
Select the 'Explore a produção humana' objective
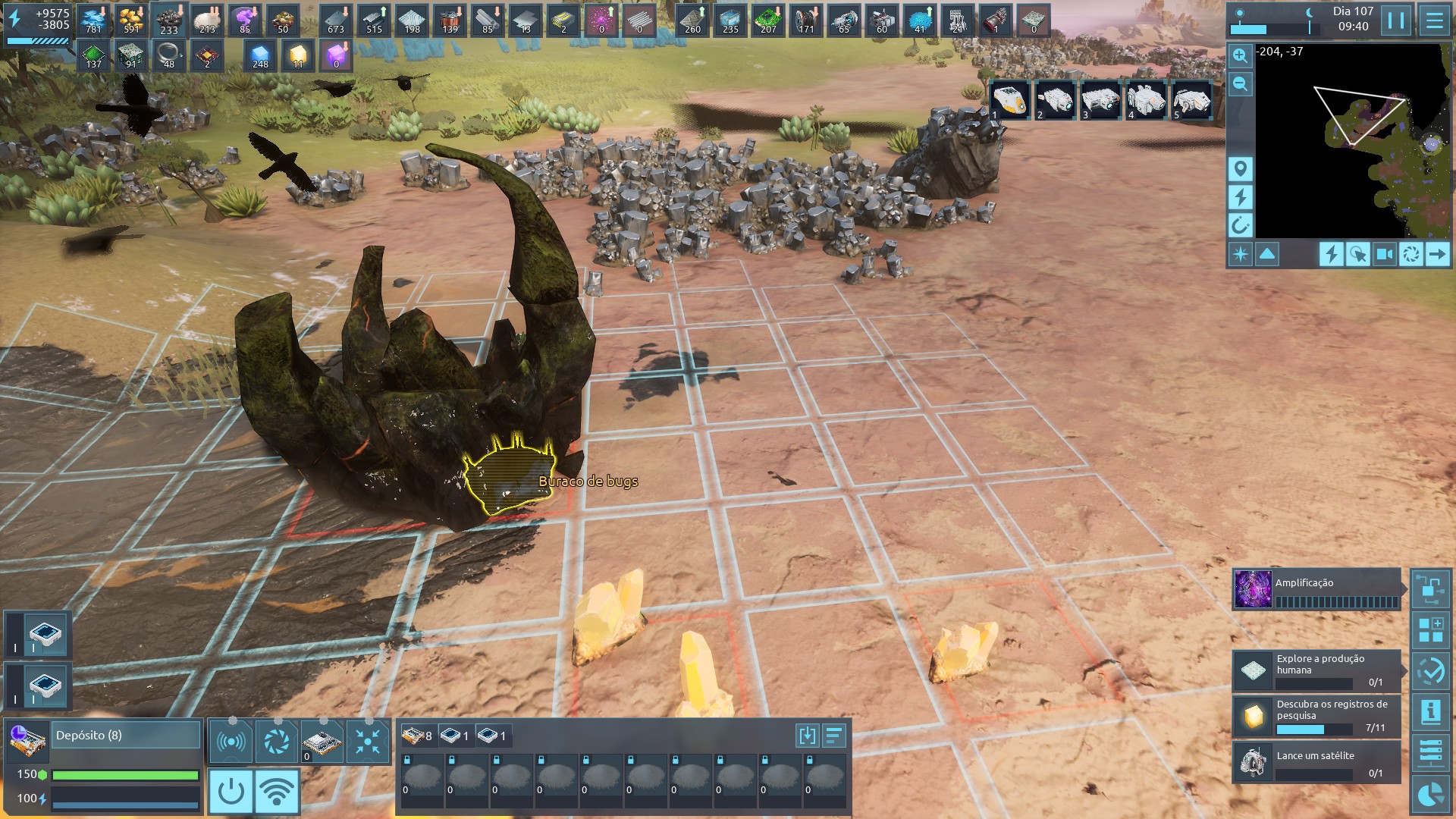tap(1316, 670)
